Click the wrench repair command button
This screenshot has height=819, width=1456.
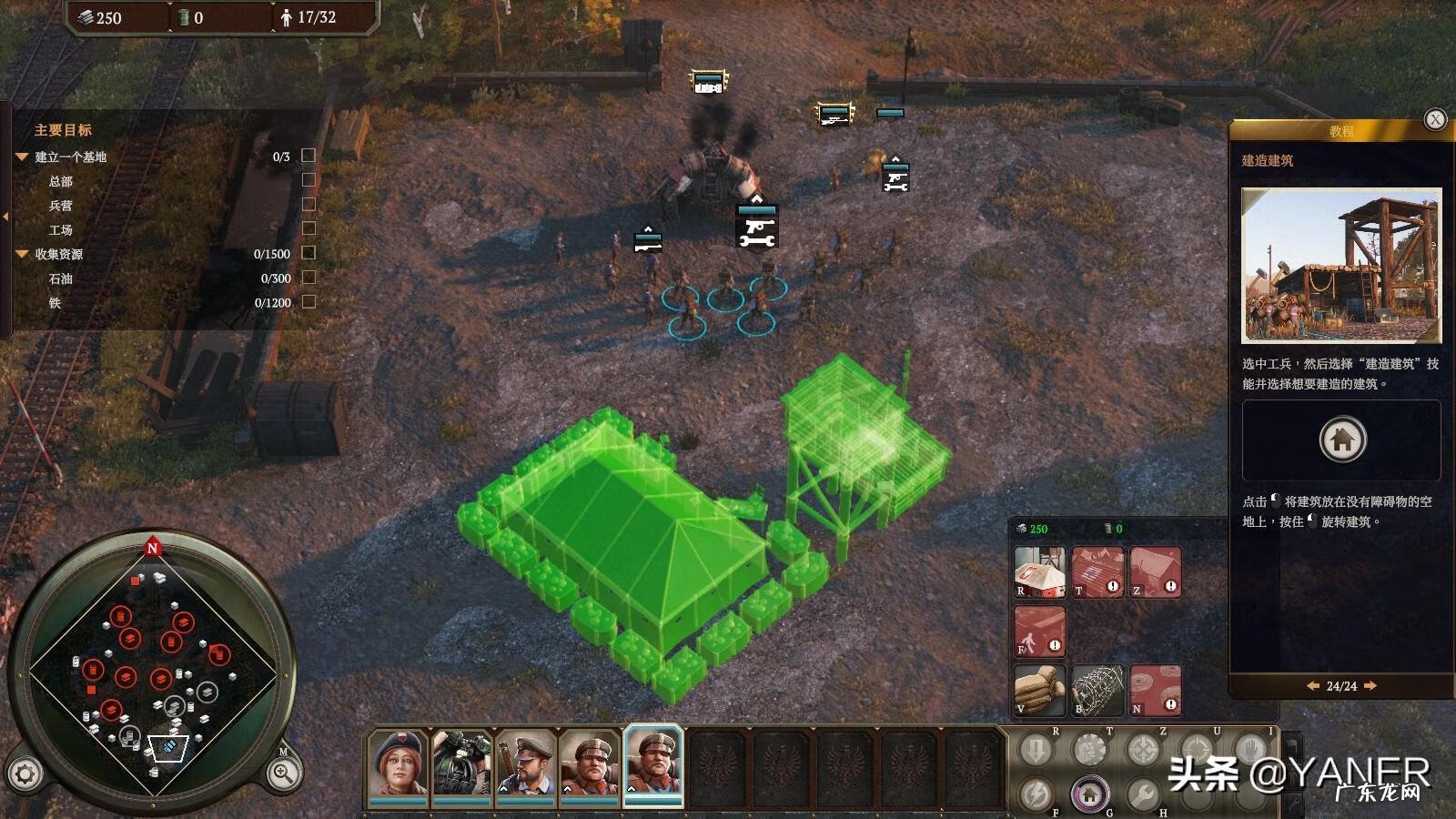click(1143, 794)
